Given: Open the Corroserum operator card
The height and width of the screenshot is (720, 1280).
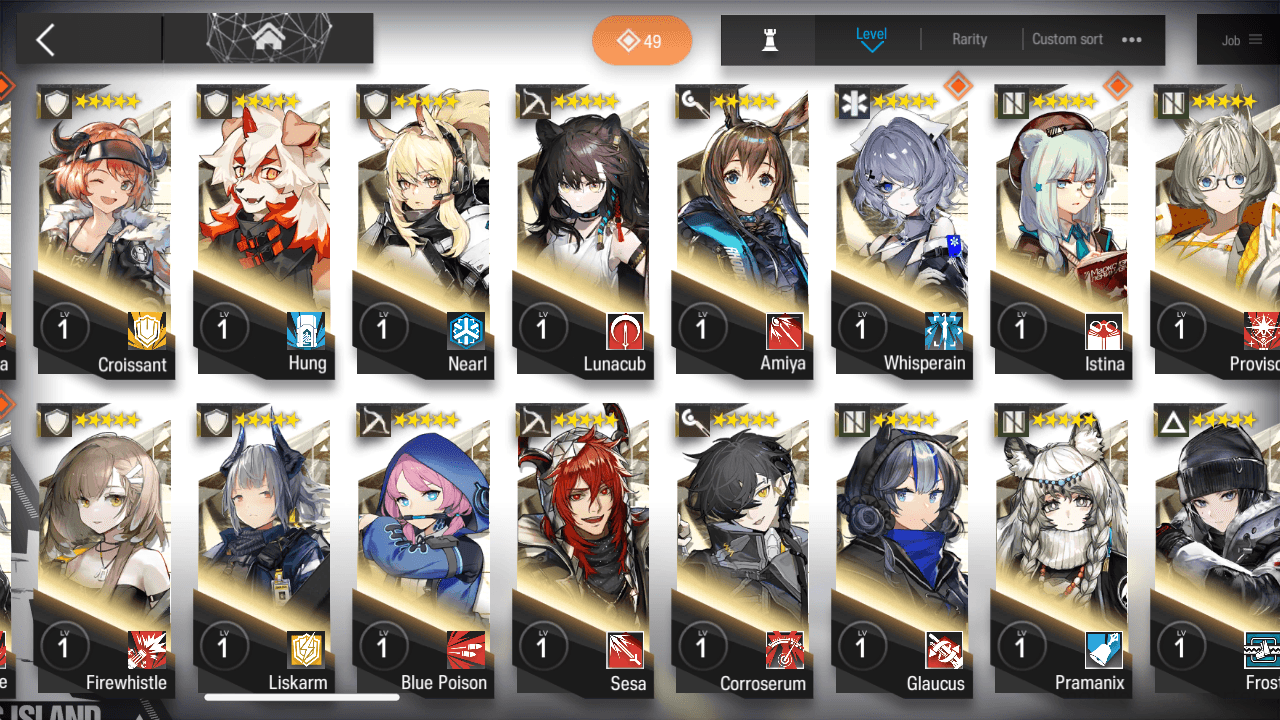Looking at the screenshot, I should click(742, 550).
